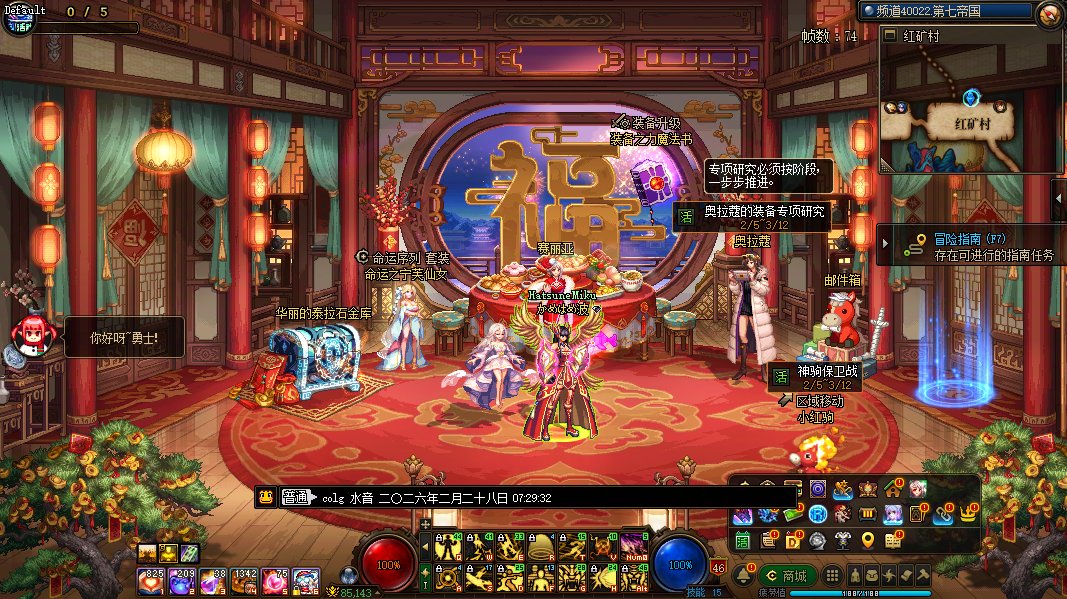Open the 商城 shop button
1067x599 pixels.
[x=787, y=576]
